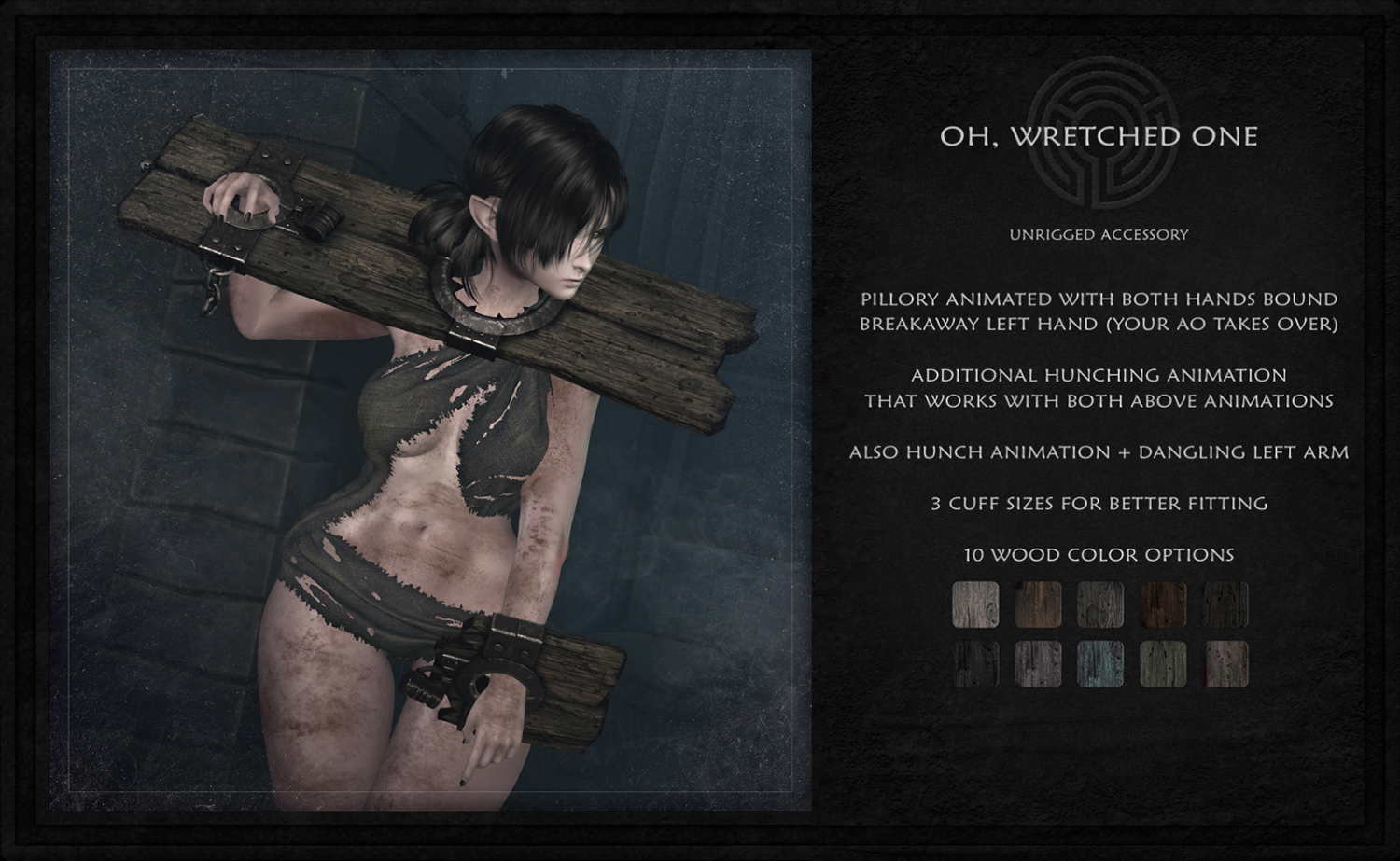The width and height of the screenshot is (1400, 861).
Task: Pick the purple-tinted wood color swatch
Action: (1038, 663)
